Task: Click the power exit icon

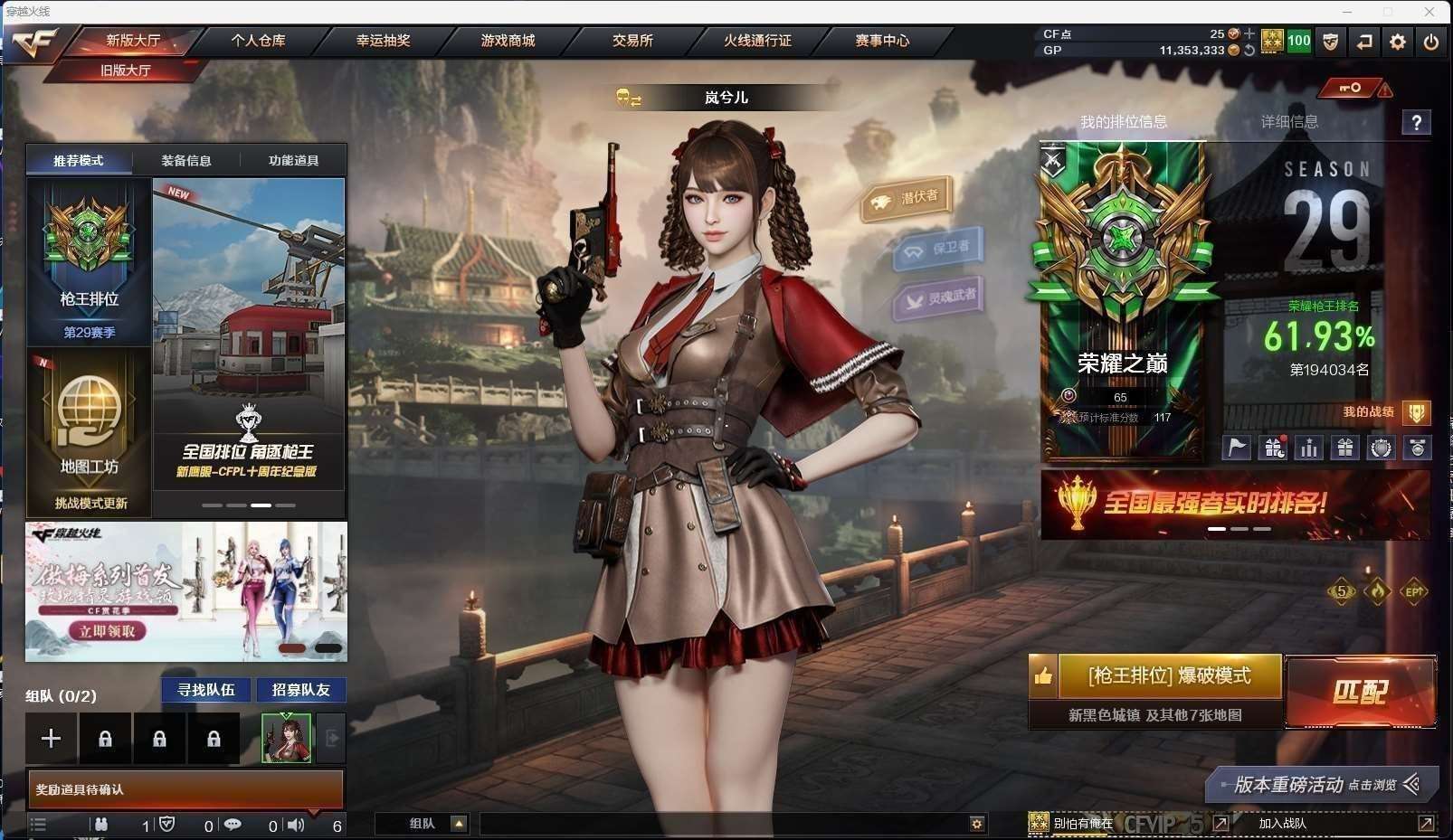Action: point(1430,42)
